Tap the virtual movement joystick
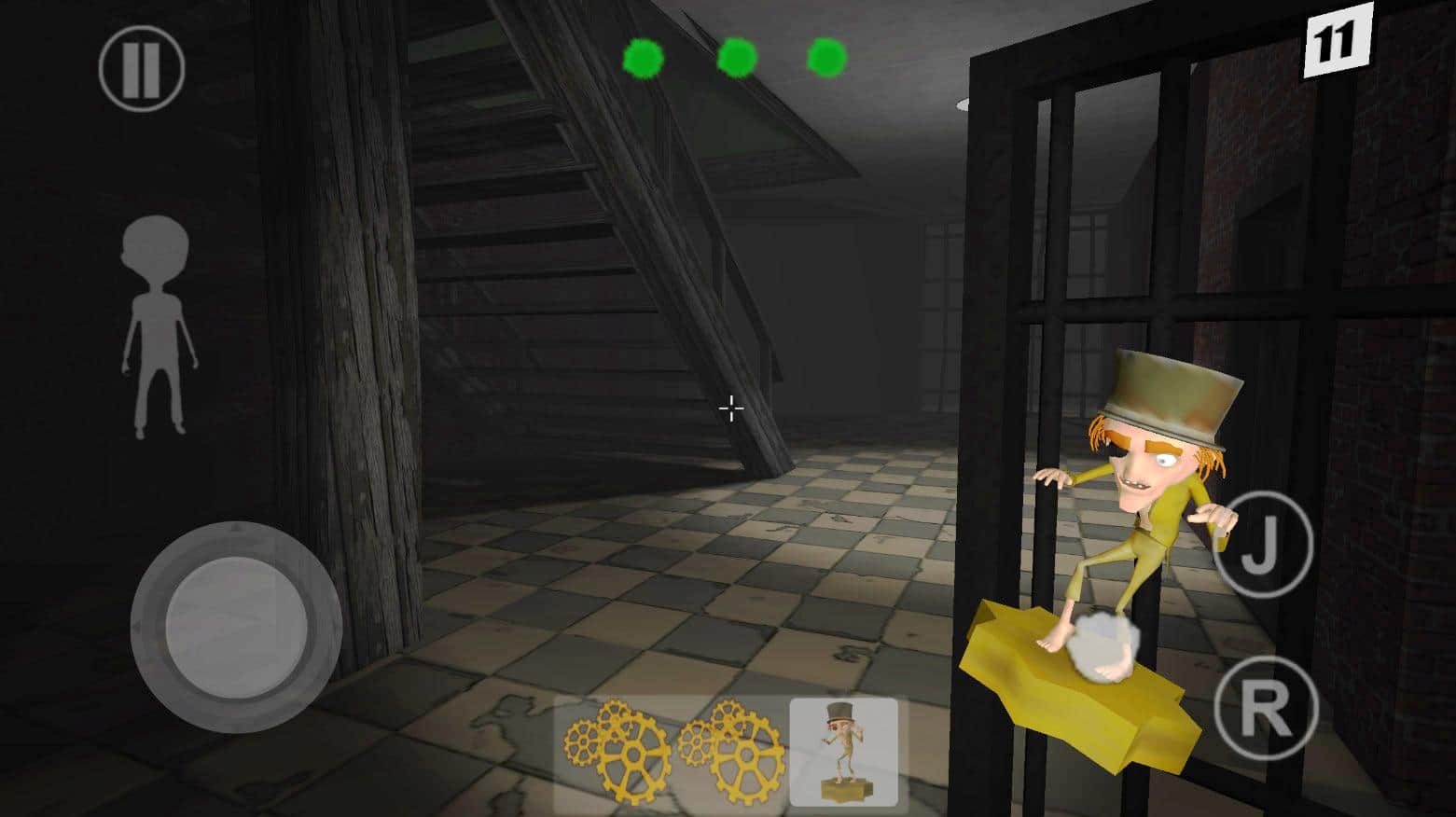The image size is (1456, 817). click(x=236, y=627)
